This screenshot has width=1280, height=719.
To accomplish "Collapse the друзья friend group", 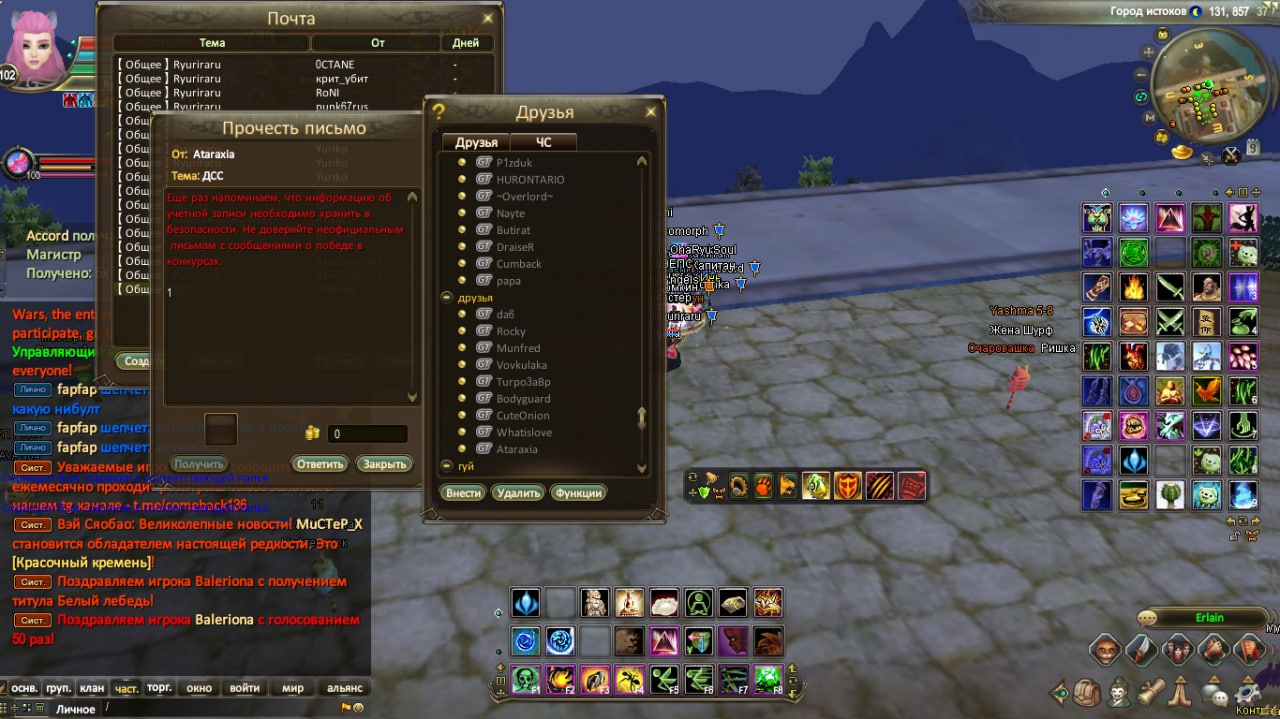I will point(446,298).
